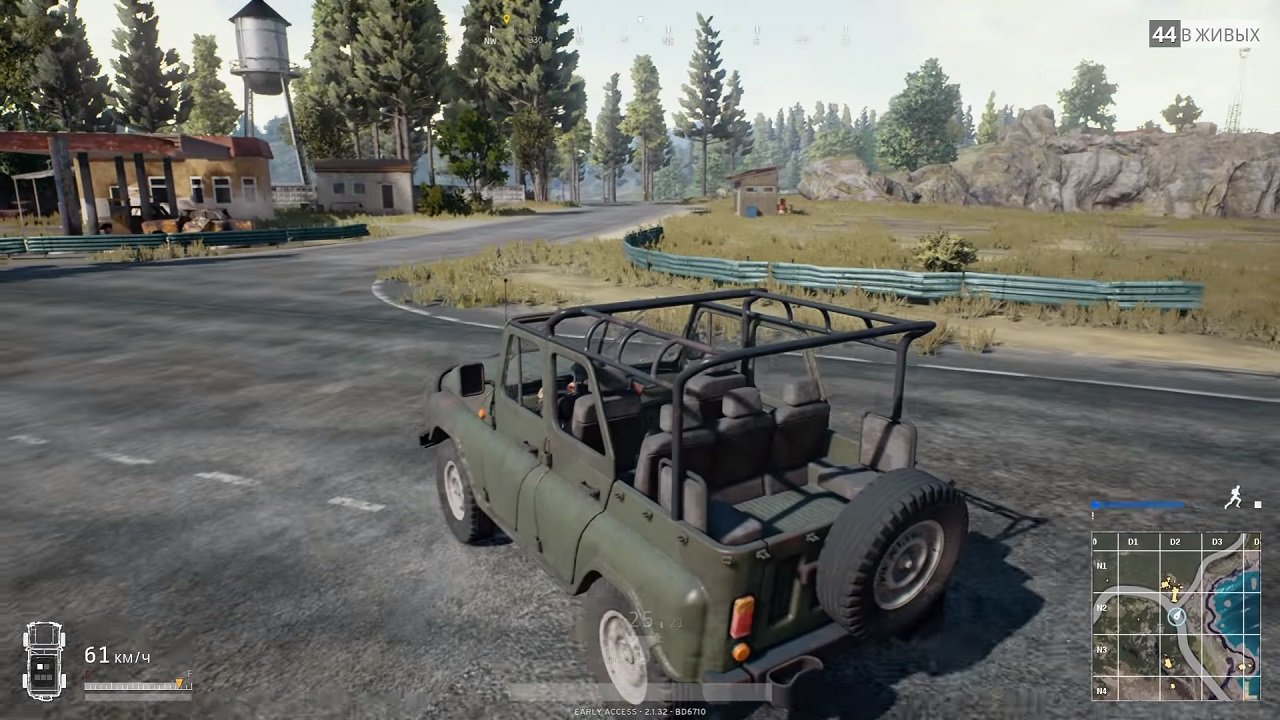Click the blue boost bar above the minimap
This screenshot has width=1280, height=720.
tap(1137, 503)
